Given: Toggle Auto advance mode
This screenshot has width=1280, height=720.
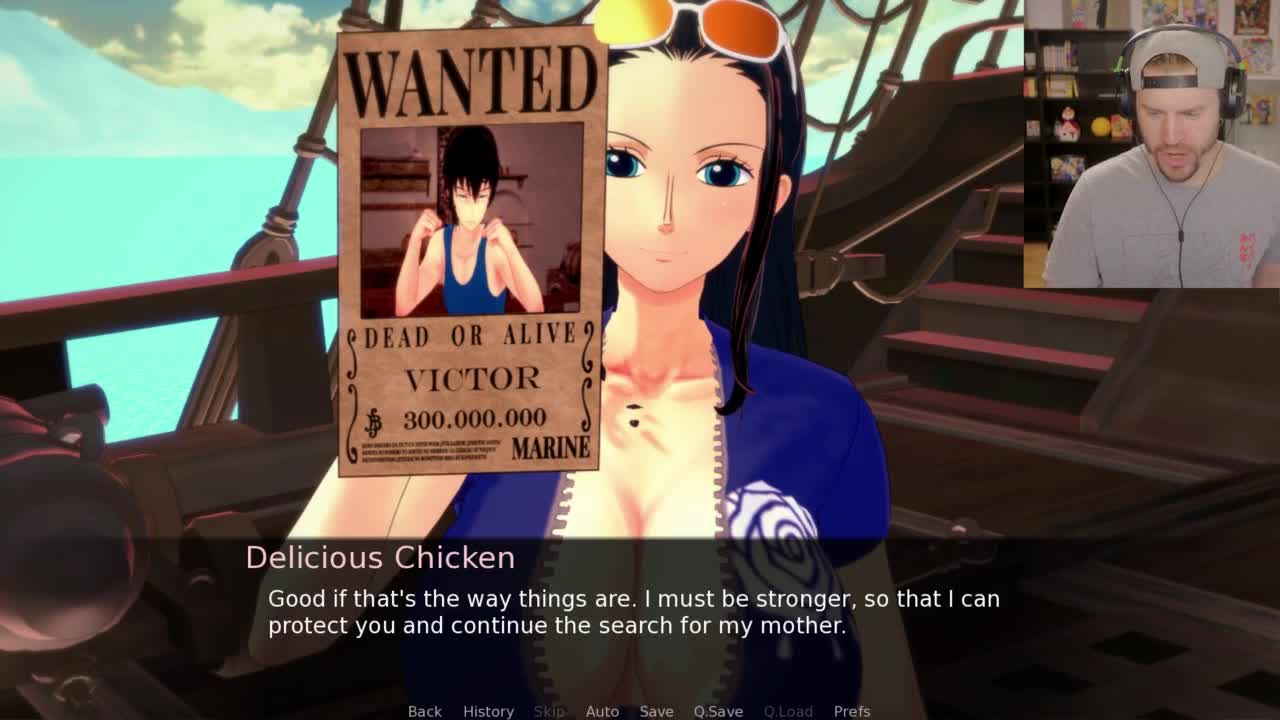Looking at the screenshot, I should click(x=602, y=711).
